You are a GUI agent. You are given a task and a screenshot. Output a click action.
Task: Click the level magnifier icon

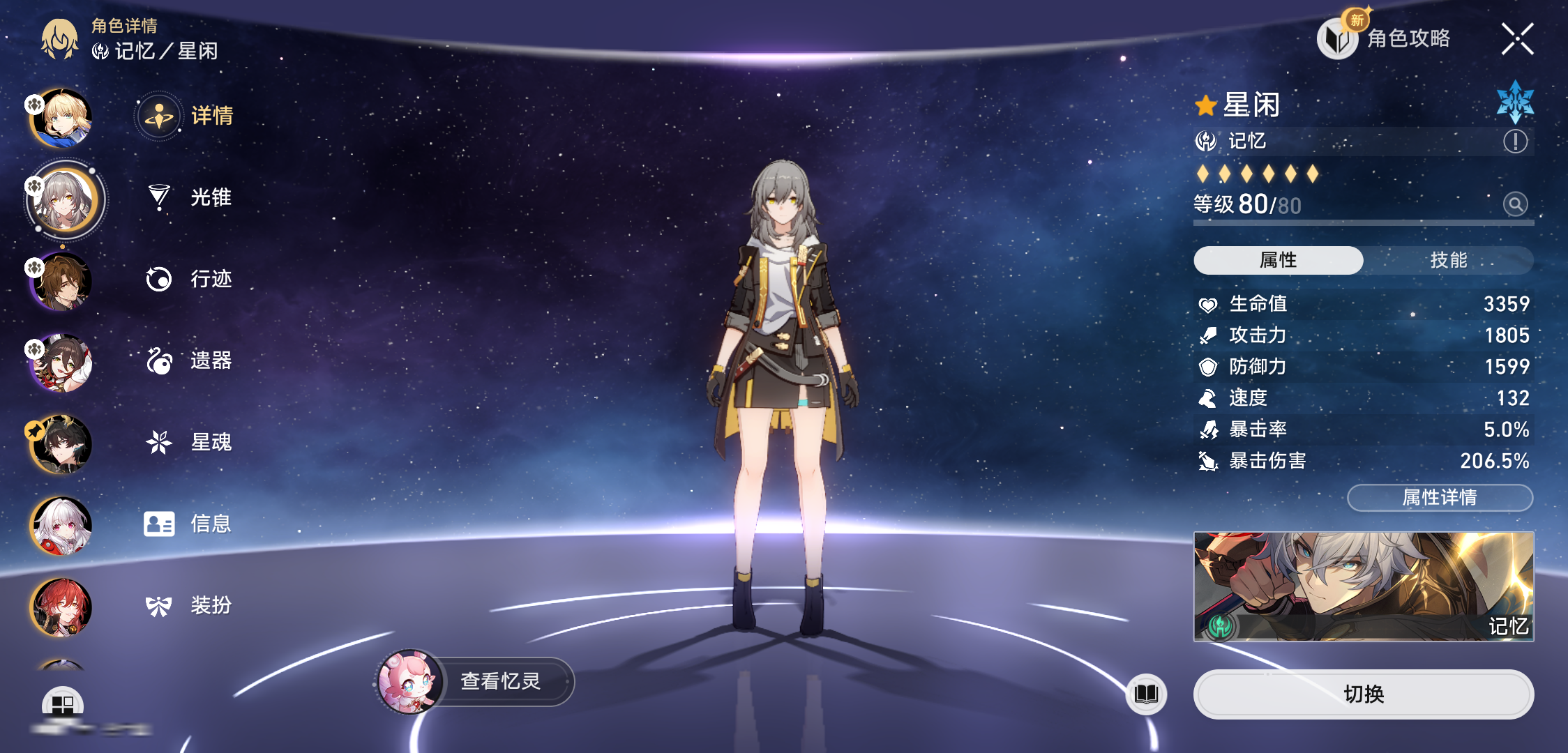[1515, 204]
